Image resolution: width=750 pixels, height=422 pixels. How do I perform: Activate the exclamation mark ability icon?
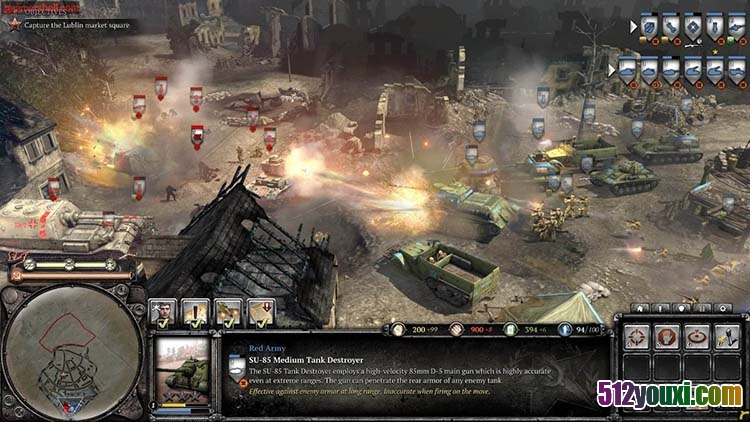tap(196, 312)
